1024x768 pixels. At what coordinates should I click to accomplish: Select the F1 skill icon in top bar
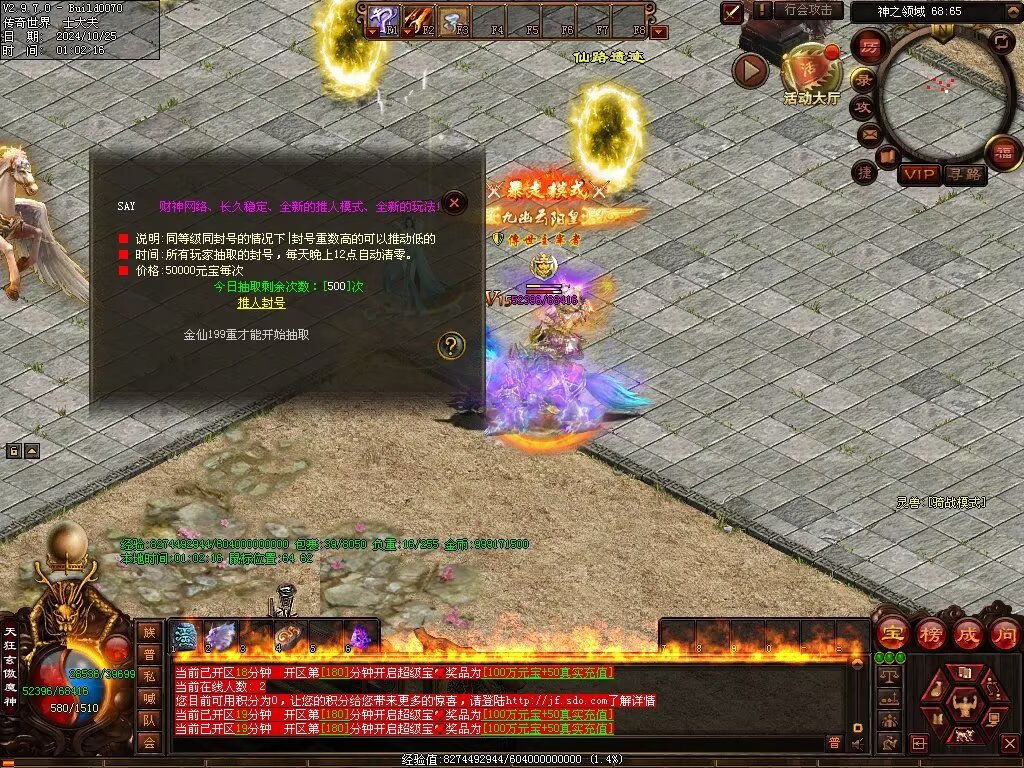point(384,18)
